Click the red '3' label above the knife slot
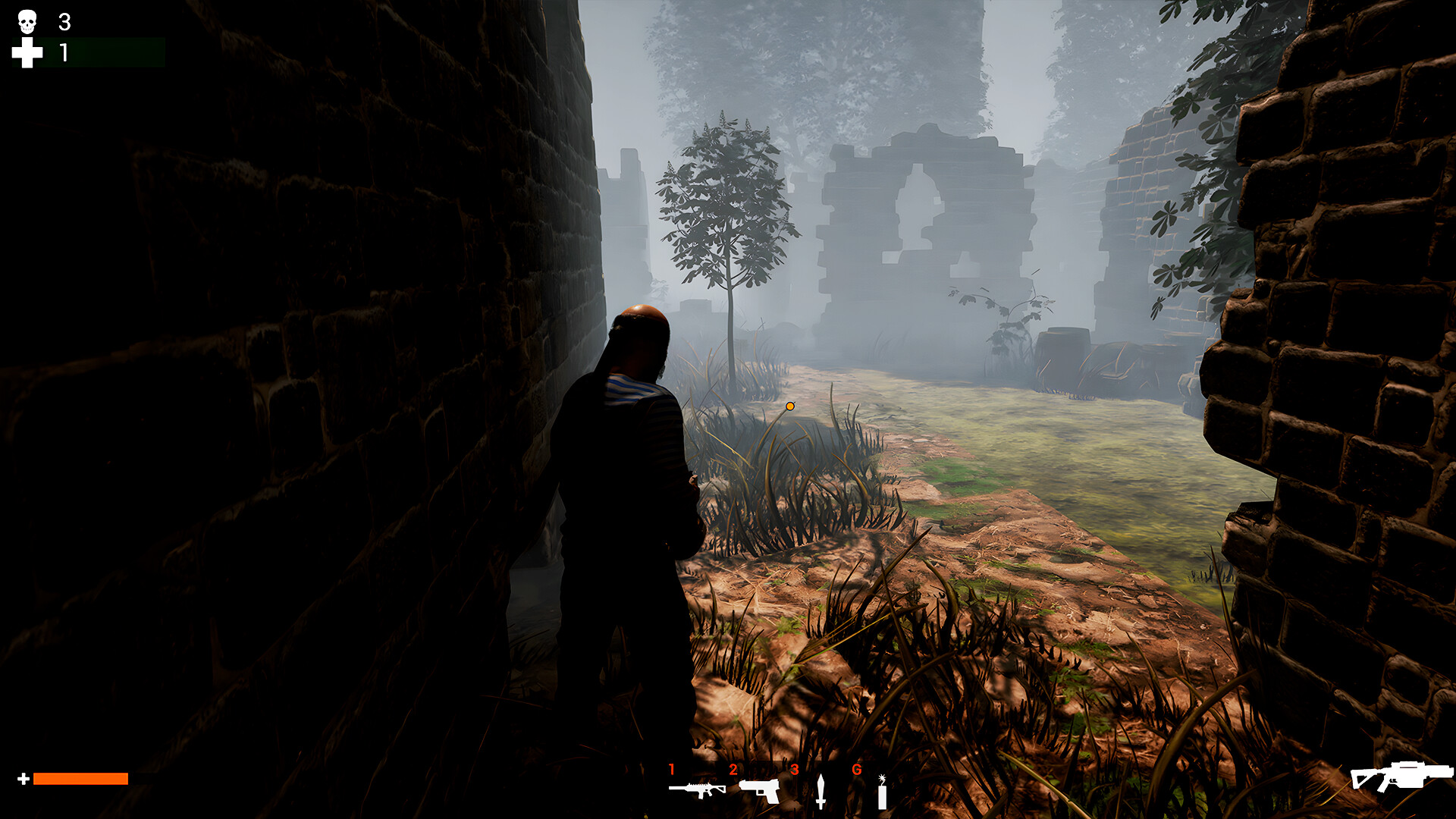 [x=793, y=769]
